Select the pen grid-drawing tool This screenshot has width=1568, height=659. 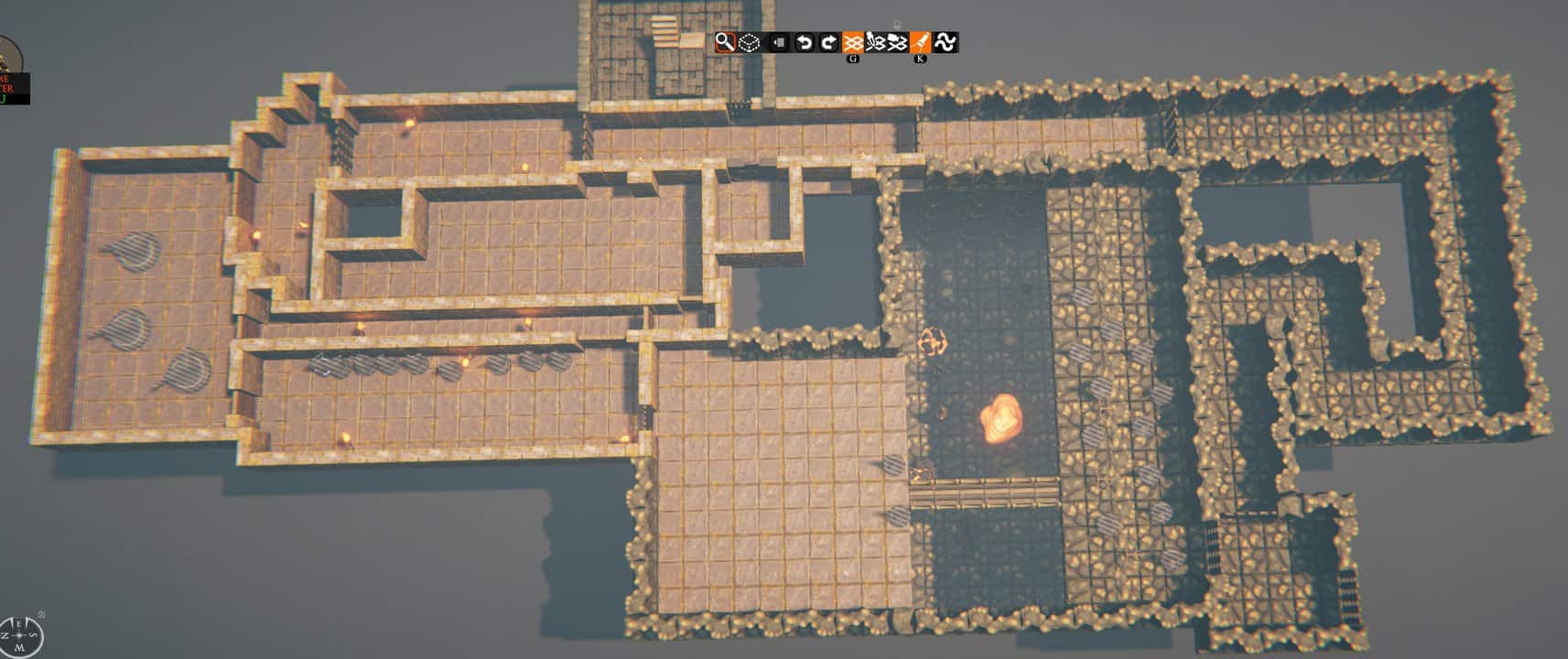pyautogui.click(x=875, y=42)
